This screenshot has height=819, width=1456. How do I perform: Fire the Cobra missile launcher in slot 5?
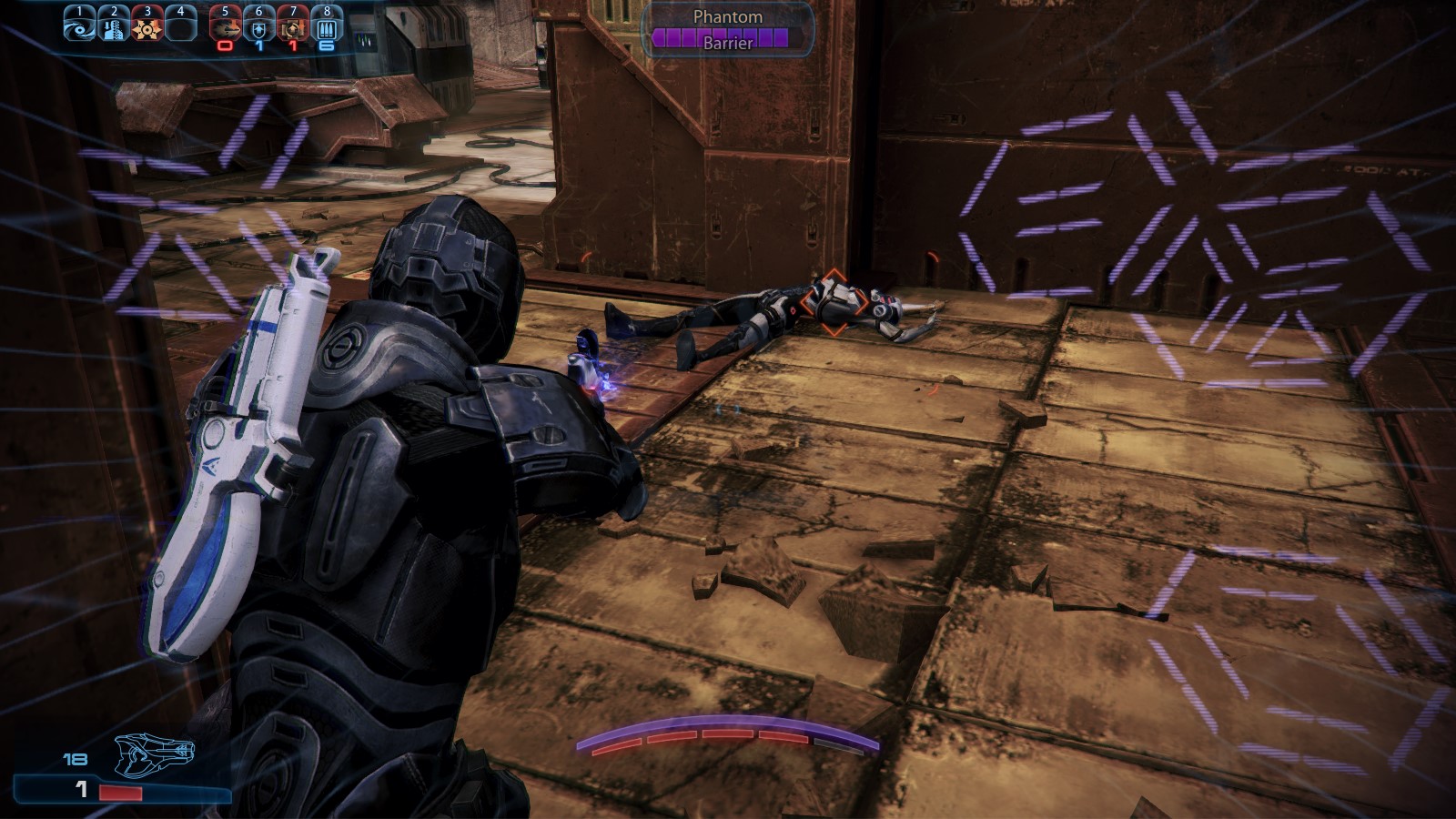tap(225, 27)
